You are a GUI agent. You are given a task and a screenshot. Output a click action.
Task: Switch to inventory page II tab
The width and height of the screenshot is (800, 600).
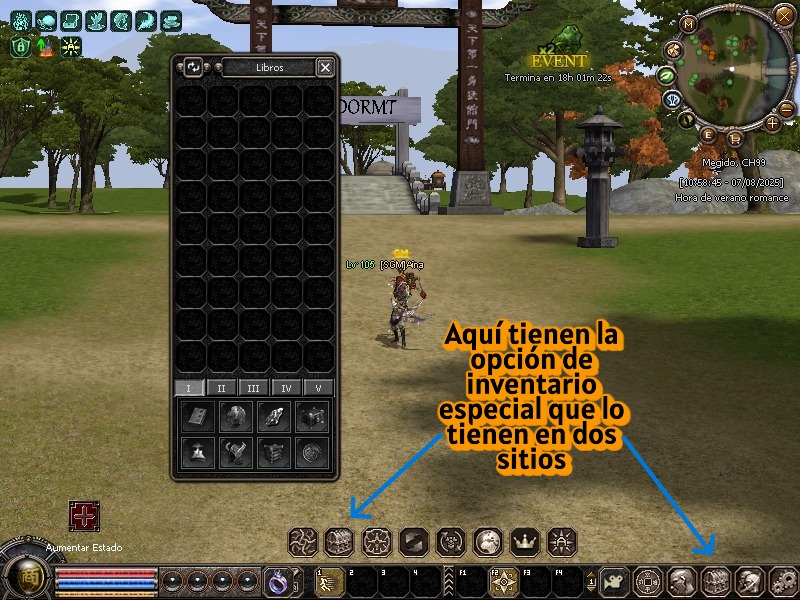pos(221,388)
